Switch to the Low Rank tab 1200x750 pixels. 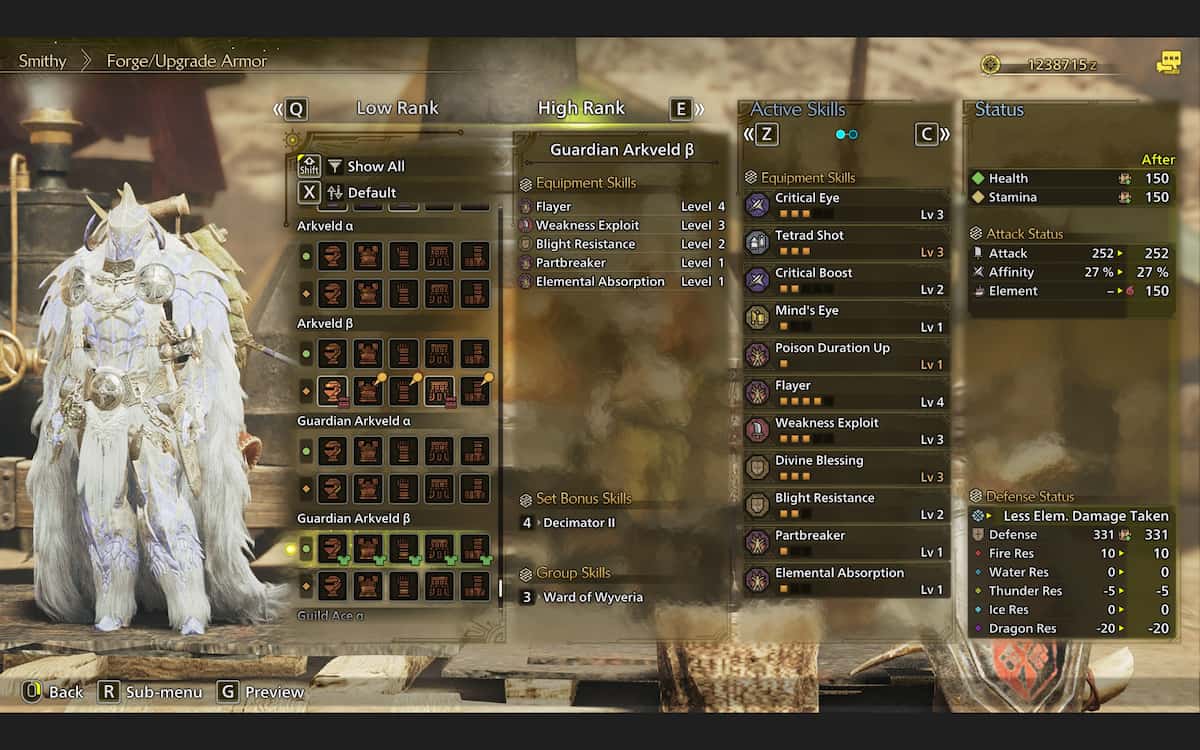[397, 108]
